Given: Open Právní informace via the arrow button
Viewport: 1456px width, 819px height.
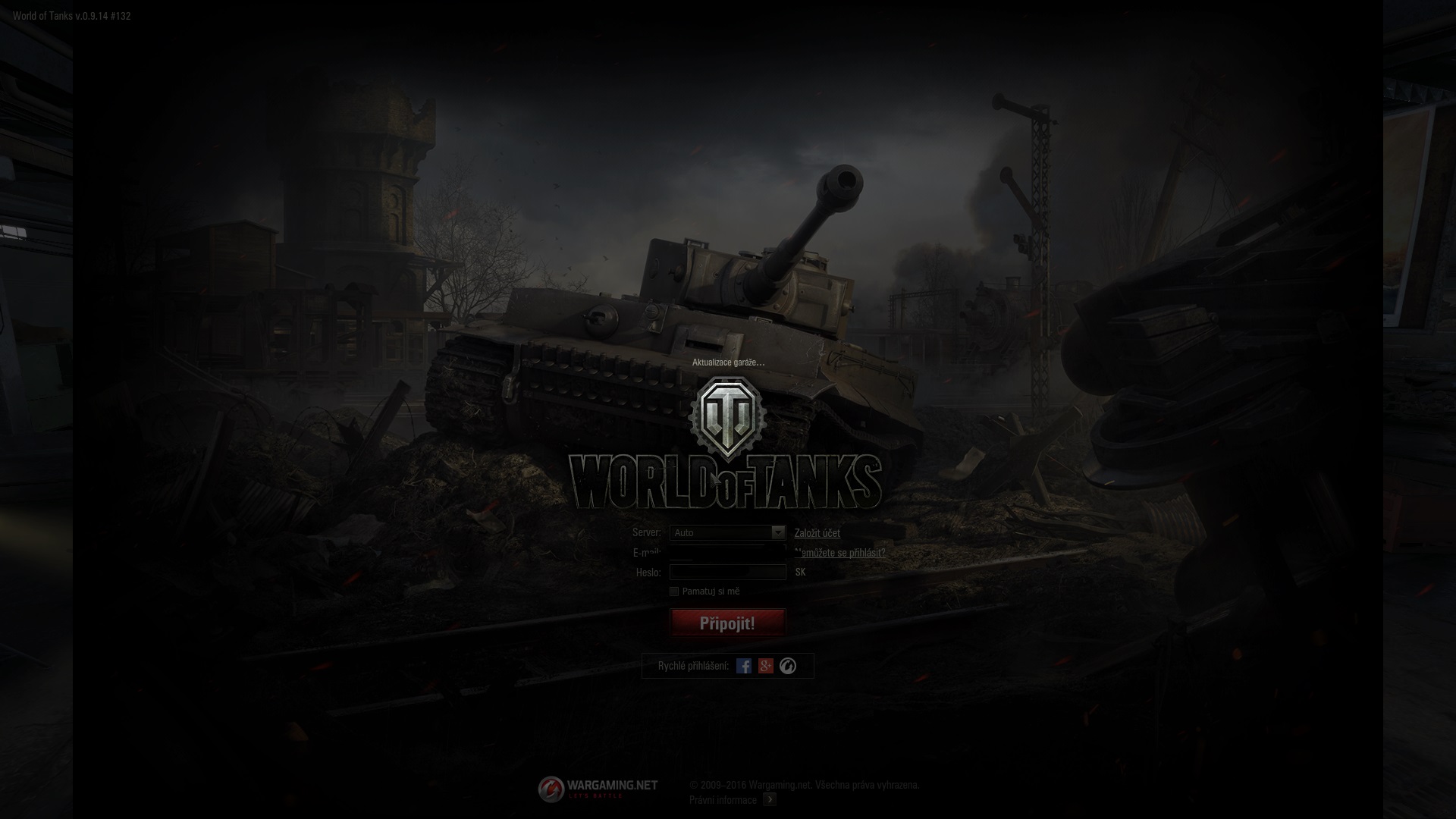Looking at the screenshot, I should pos(770,799).
